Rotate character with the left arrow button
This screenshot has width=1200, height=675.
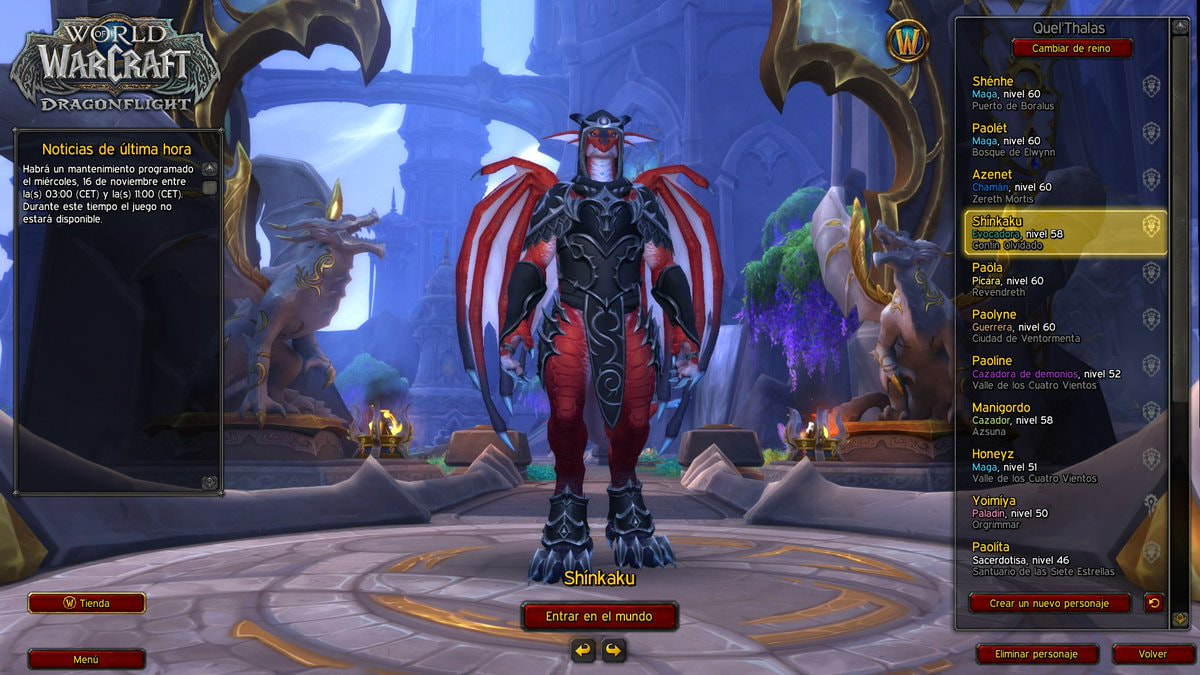583,651
